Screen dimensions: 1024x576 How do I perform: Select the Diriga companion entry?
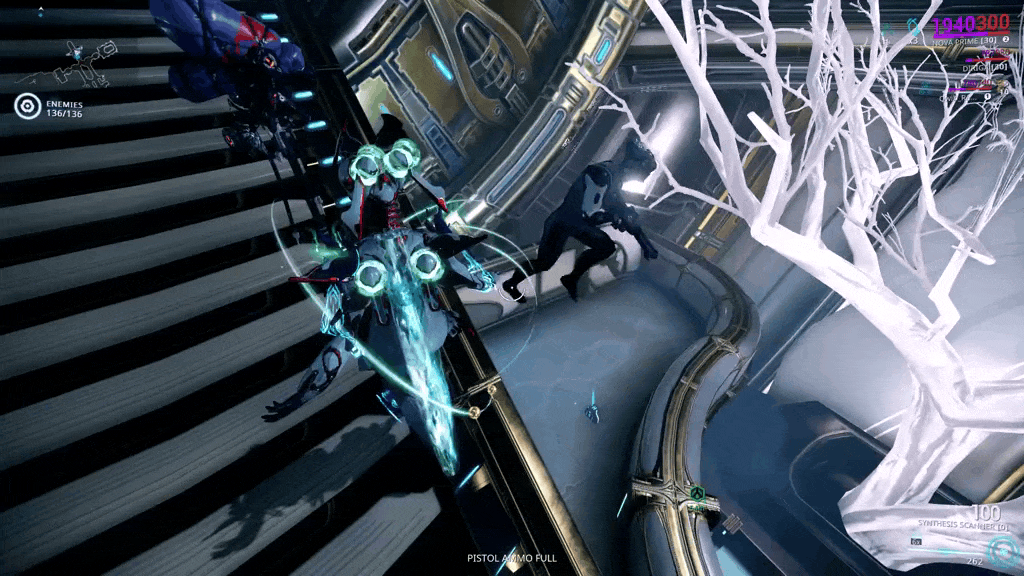coord(977,67)
